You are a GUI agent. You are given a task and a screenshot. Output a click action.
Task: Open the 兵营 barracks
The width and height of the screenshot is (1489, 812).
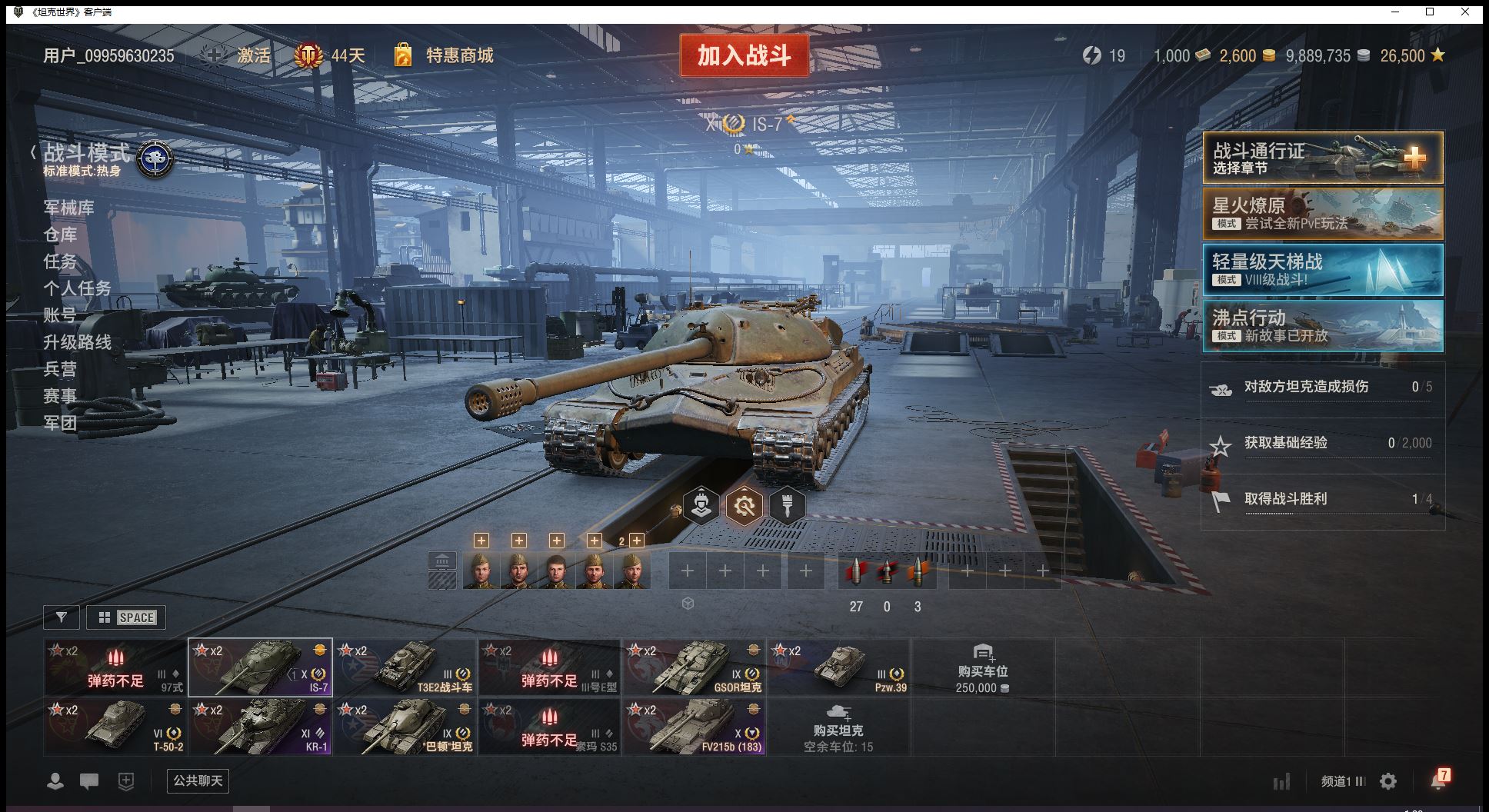[x=60, y=369]
